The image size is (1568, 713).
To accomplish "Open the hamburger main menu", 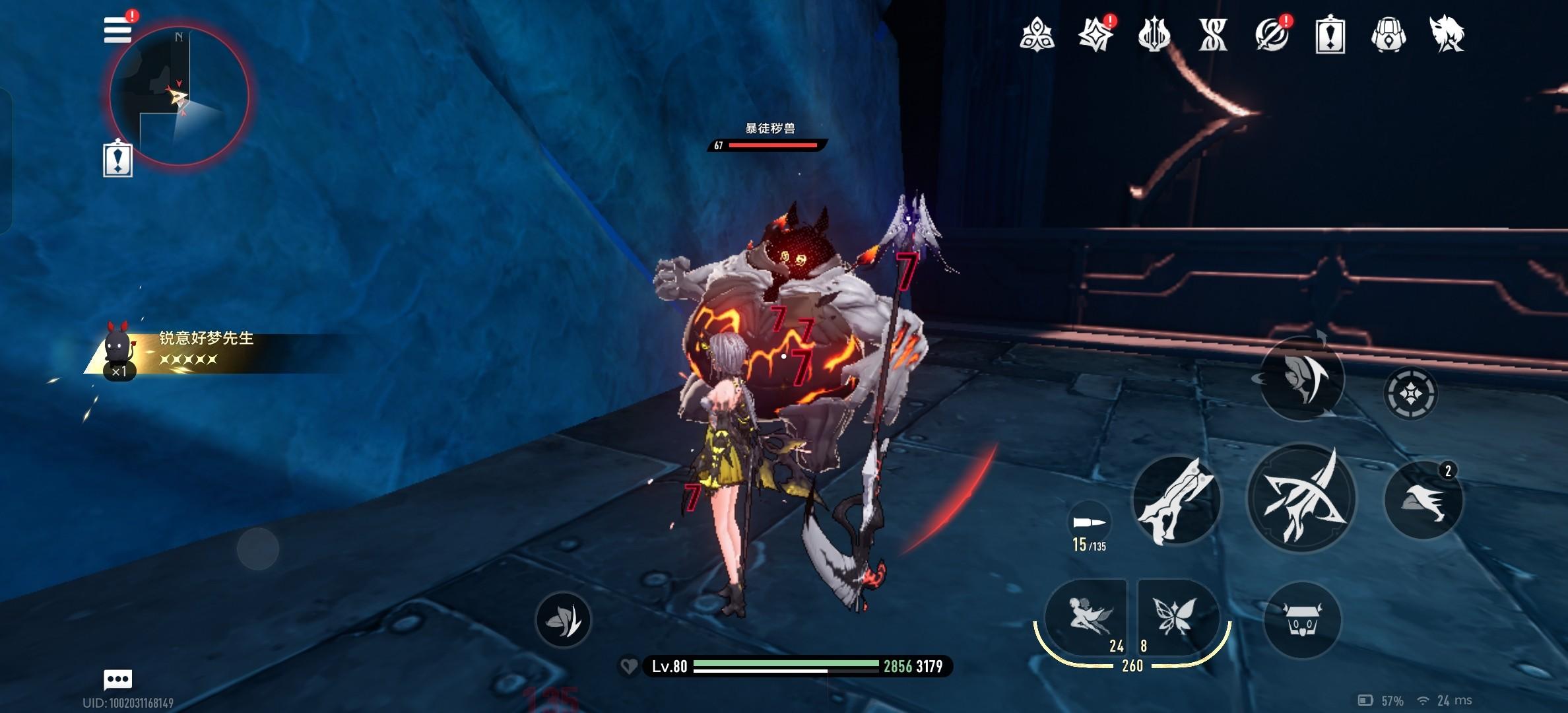I will click(x=117, y=30).
